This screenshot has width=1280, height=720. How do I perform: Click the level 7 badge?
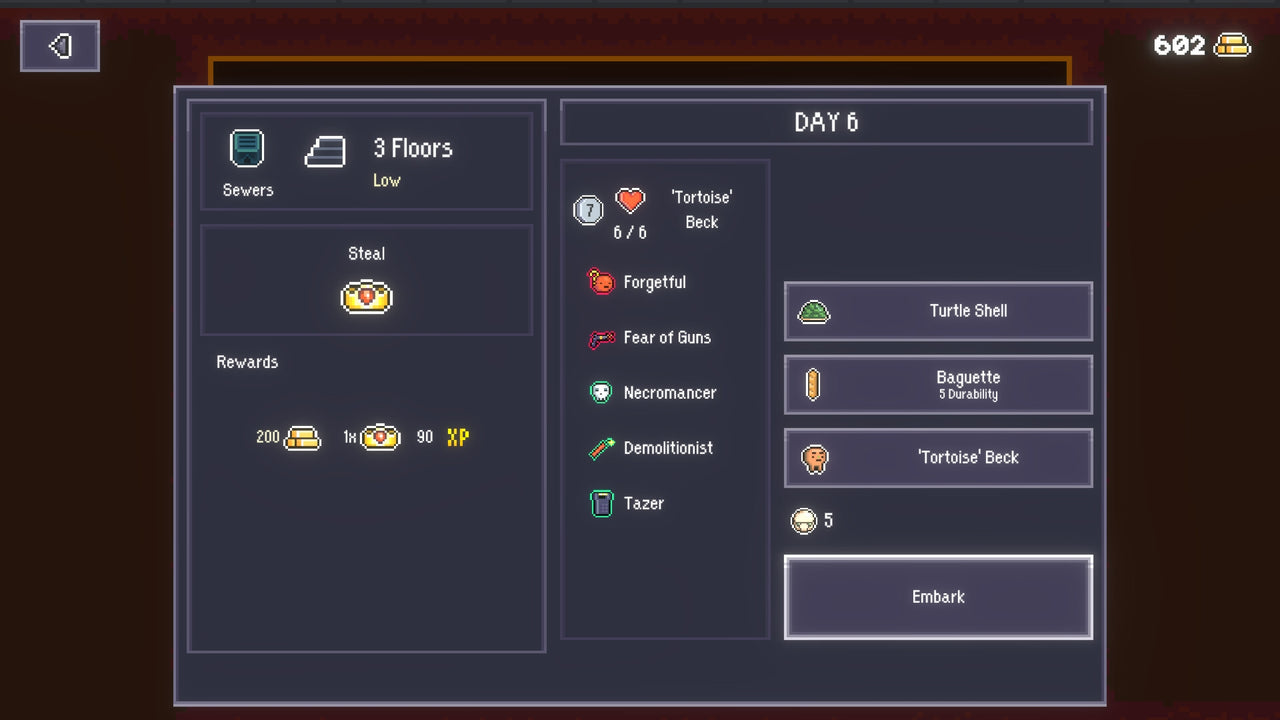click(588, 210)
